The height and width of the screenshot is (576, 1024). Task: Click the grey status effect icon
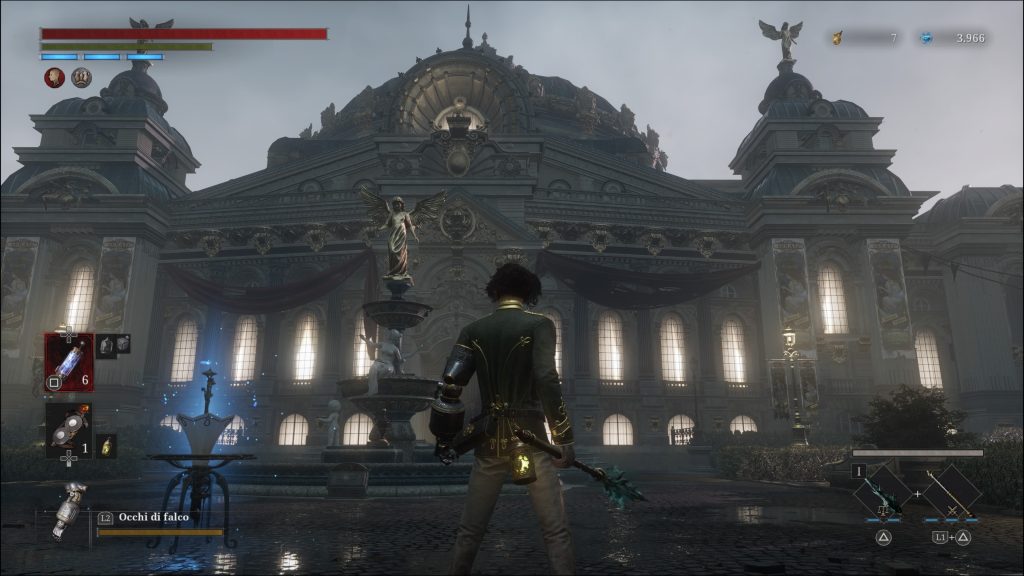click(x=81, y=77)
